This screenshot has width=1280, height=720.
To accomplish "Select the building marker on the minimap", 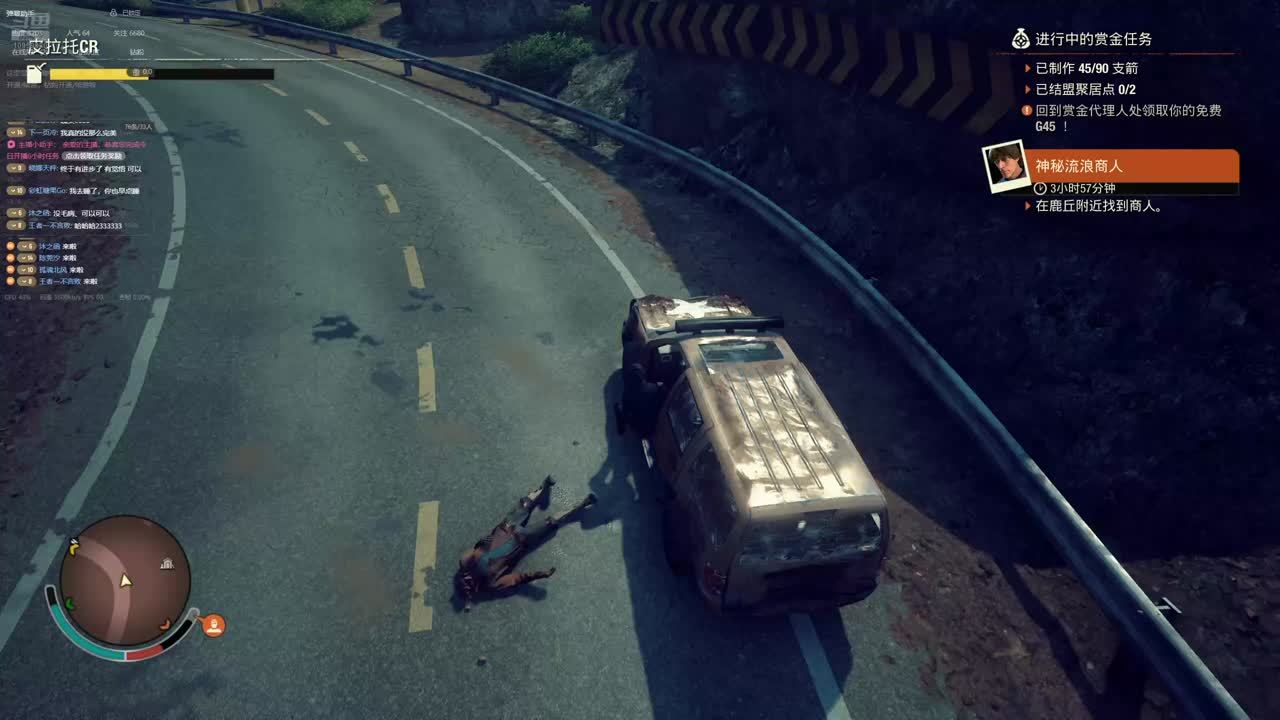I will [x=168, y=564].
